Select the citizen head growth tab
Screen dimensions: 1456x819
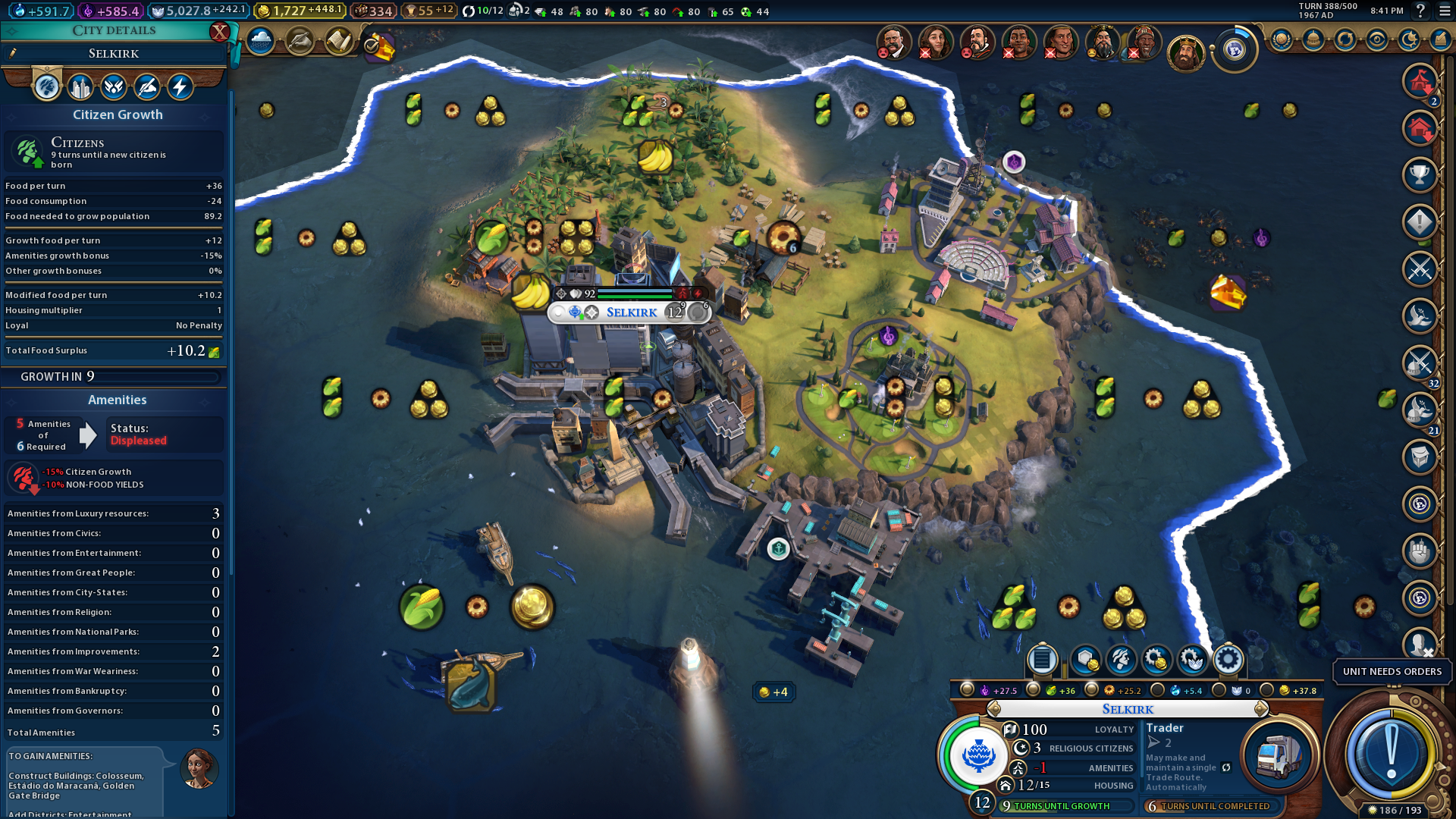[46, 87]
